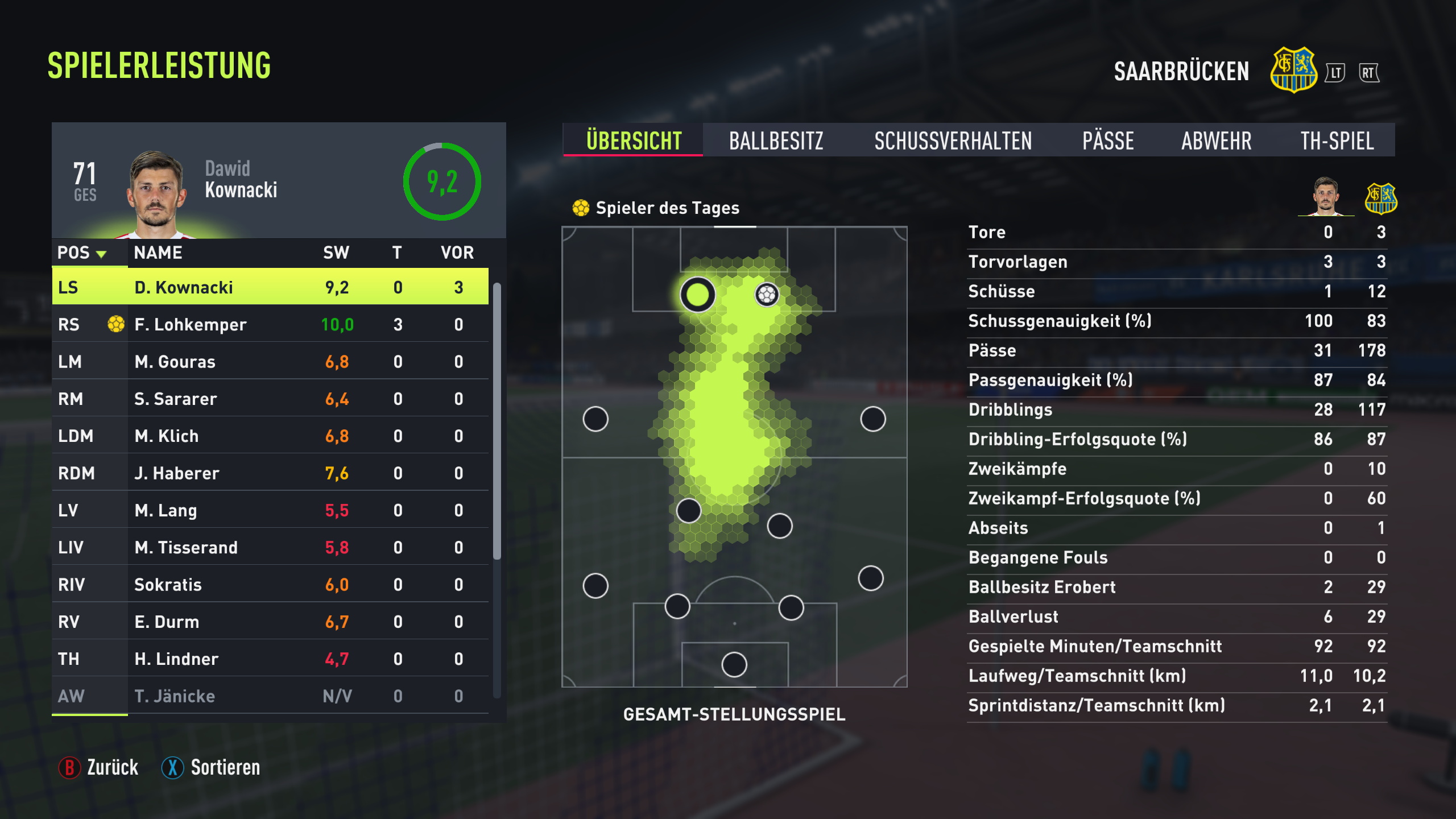Select E. Durm in the list
The width and height of the screenshot is (1456, 819).
tap(270, 622)
